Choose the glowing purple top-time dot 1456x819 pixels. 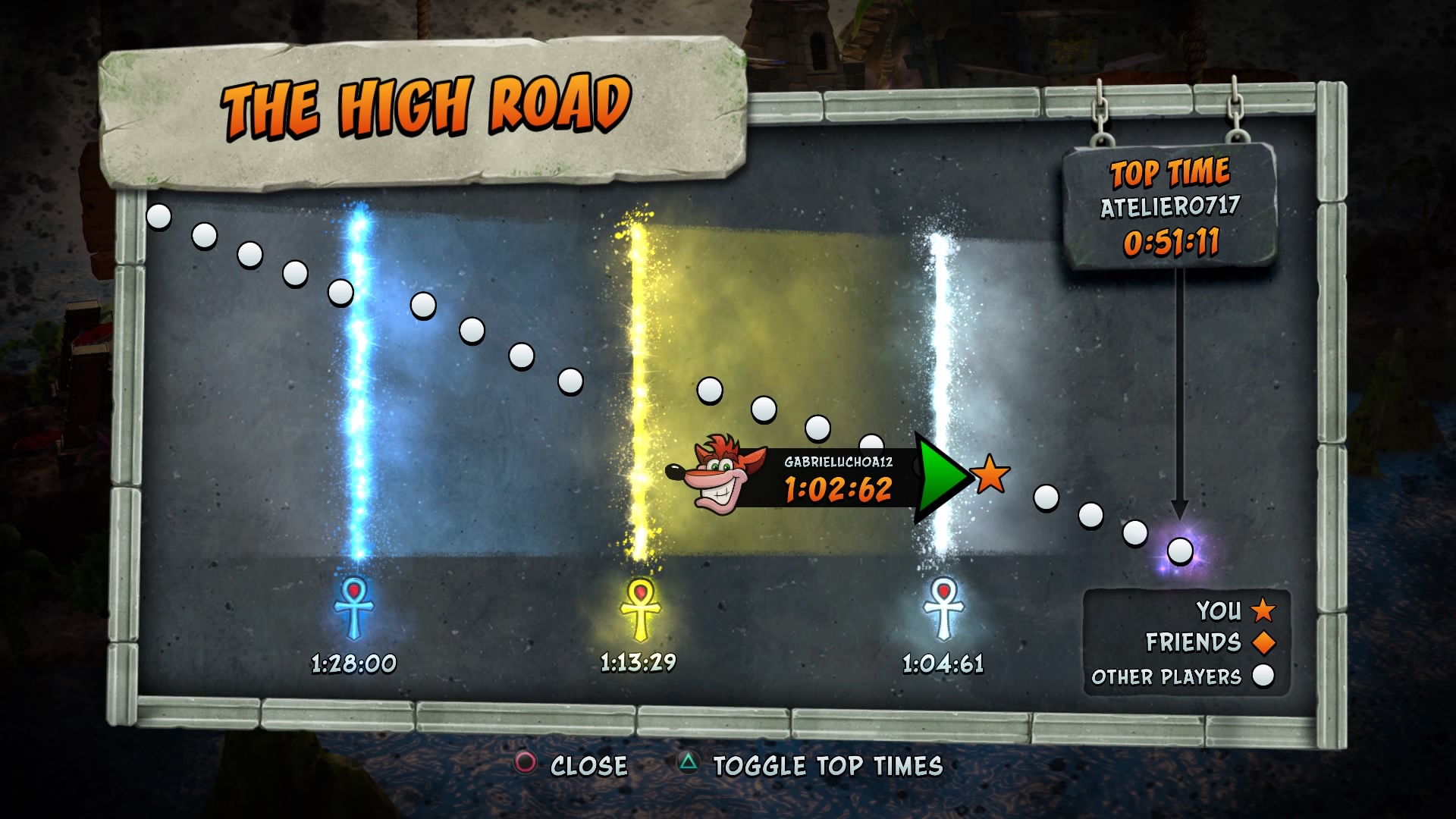point(1180,551)
